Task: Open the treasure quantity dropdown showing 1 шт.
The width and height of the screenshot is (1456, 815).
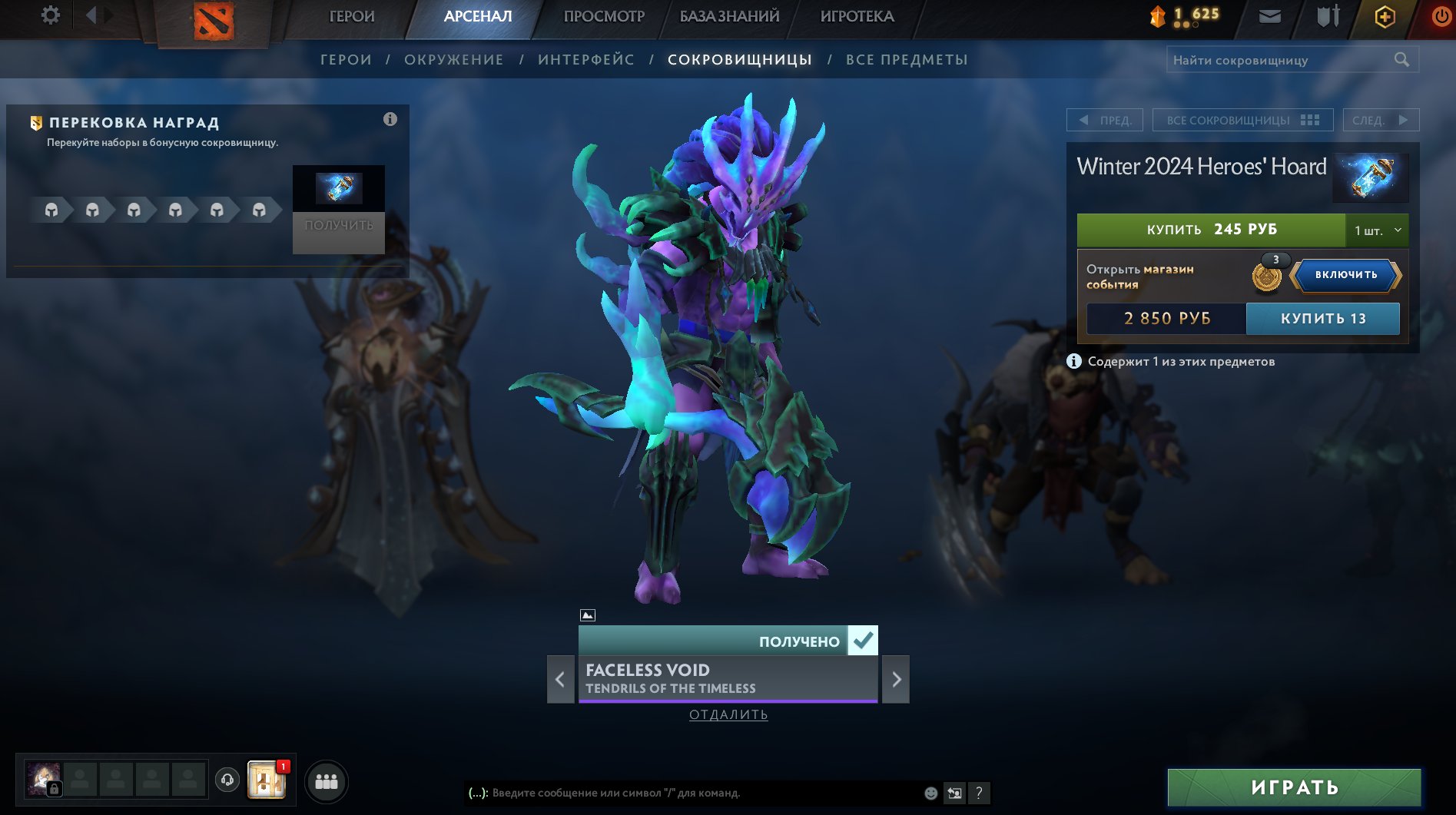Action: click(1377, 229)
